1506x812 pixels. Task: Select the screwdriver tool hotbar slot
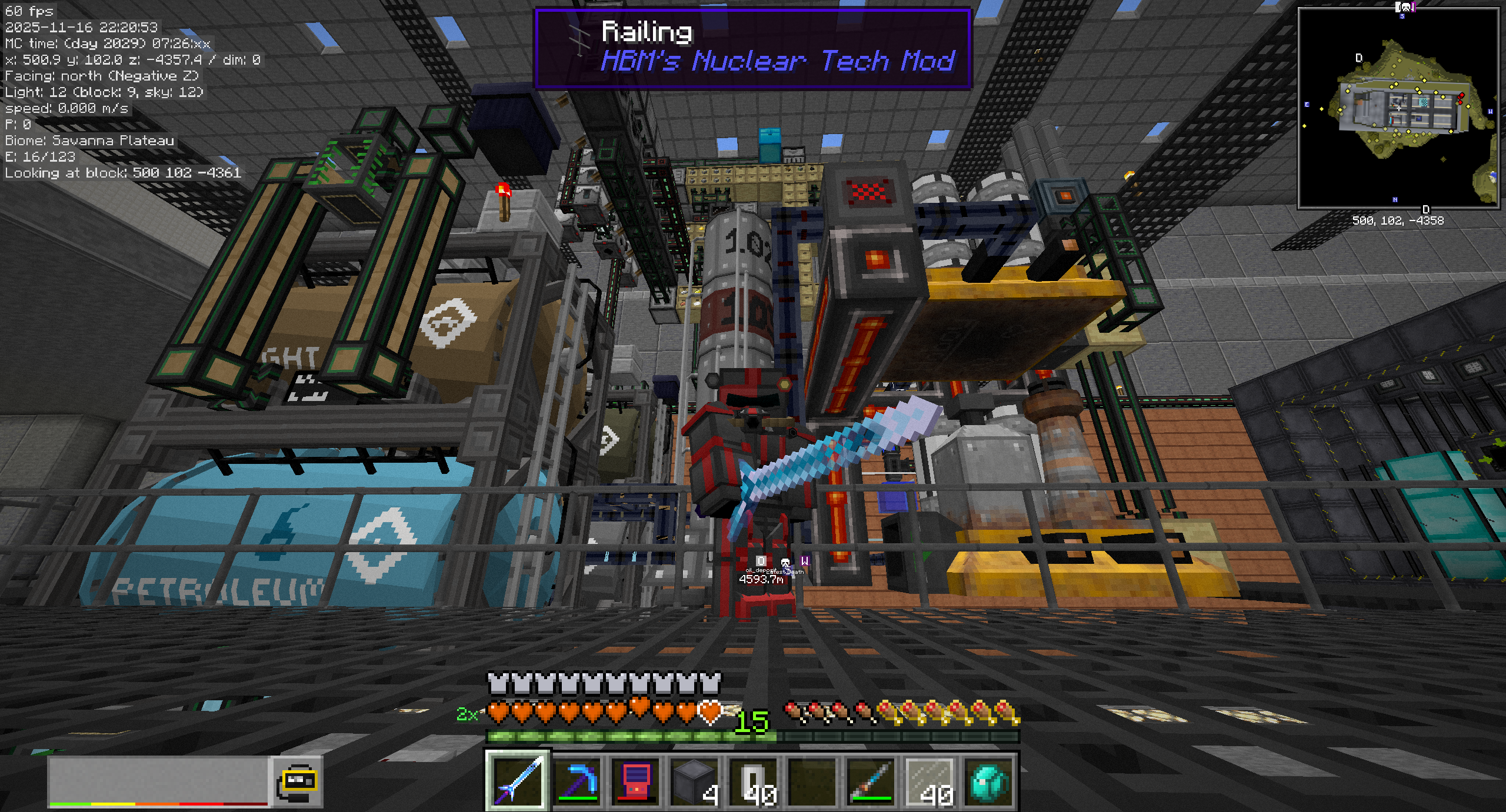tap(871, 780)
